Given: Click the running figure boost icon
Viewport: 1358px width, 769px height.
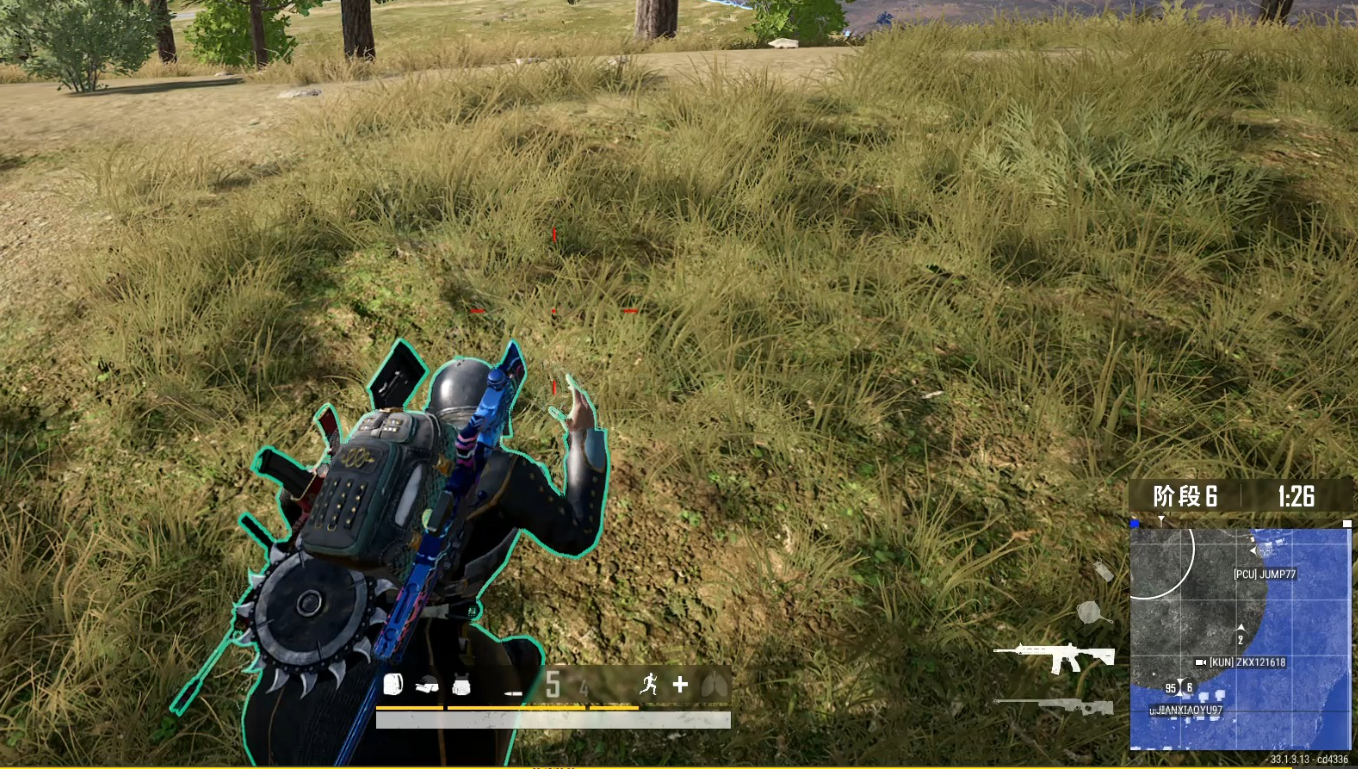Looking at the screenshot, I should [649, 684].
